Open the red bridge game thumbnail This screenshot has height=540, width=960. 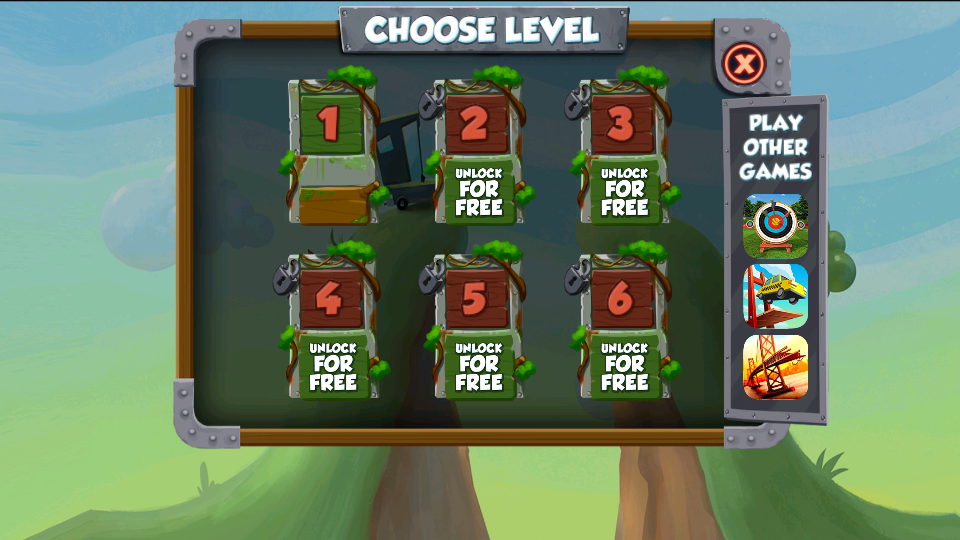click(775, 366)
